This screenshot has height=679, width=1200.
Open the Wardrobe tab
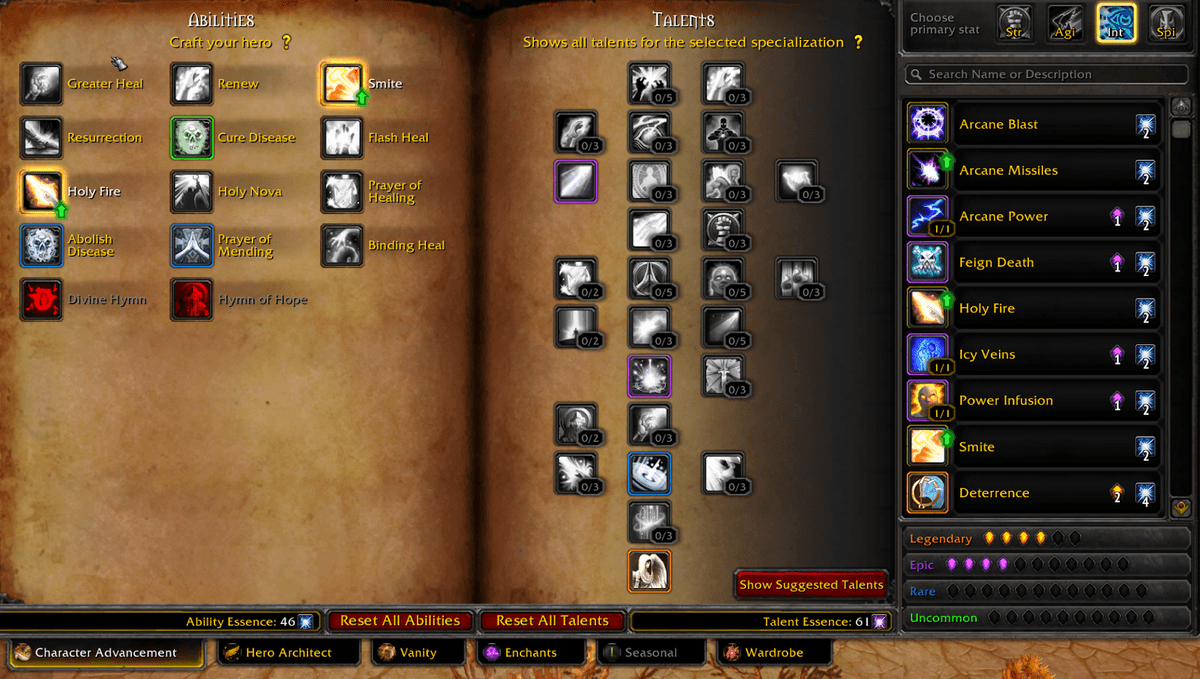pyautogui.click(x=773, y=653)
